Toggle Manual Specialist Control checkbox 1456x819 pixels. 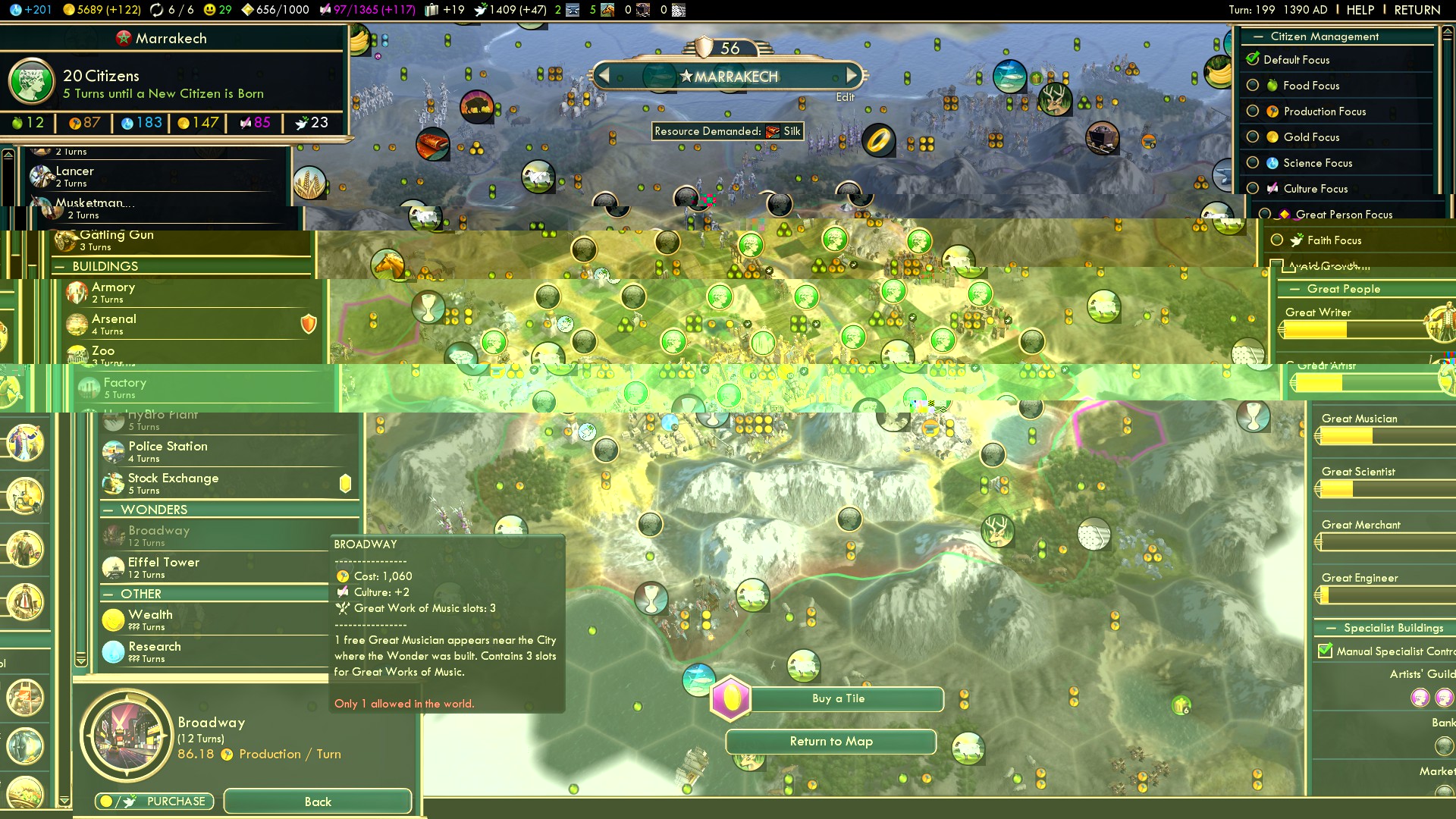point(1326,651)
